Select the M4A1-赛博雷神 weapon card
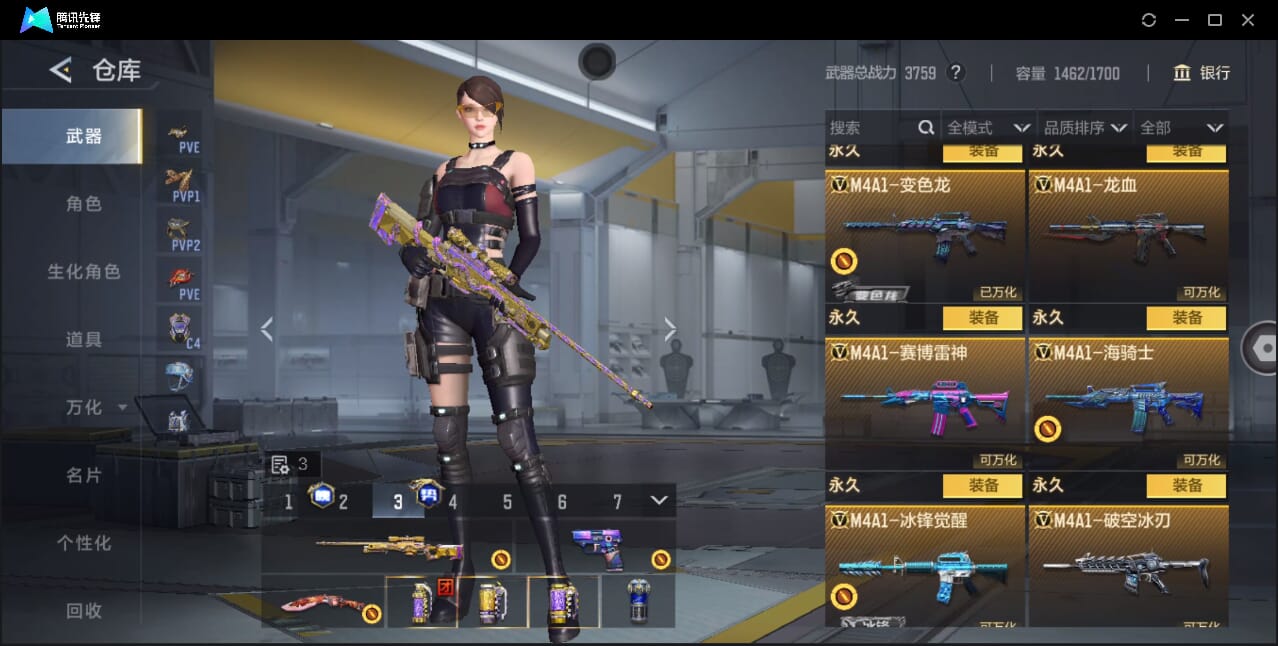 coord(925,404)
